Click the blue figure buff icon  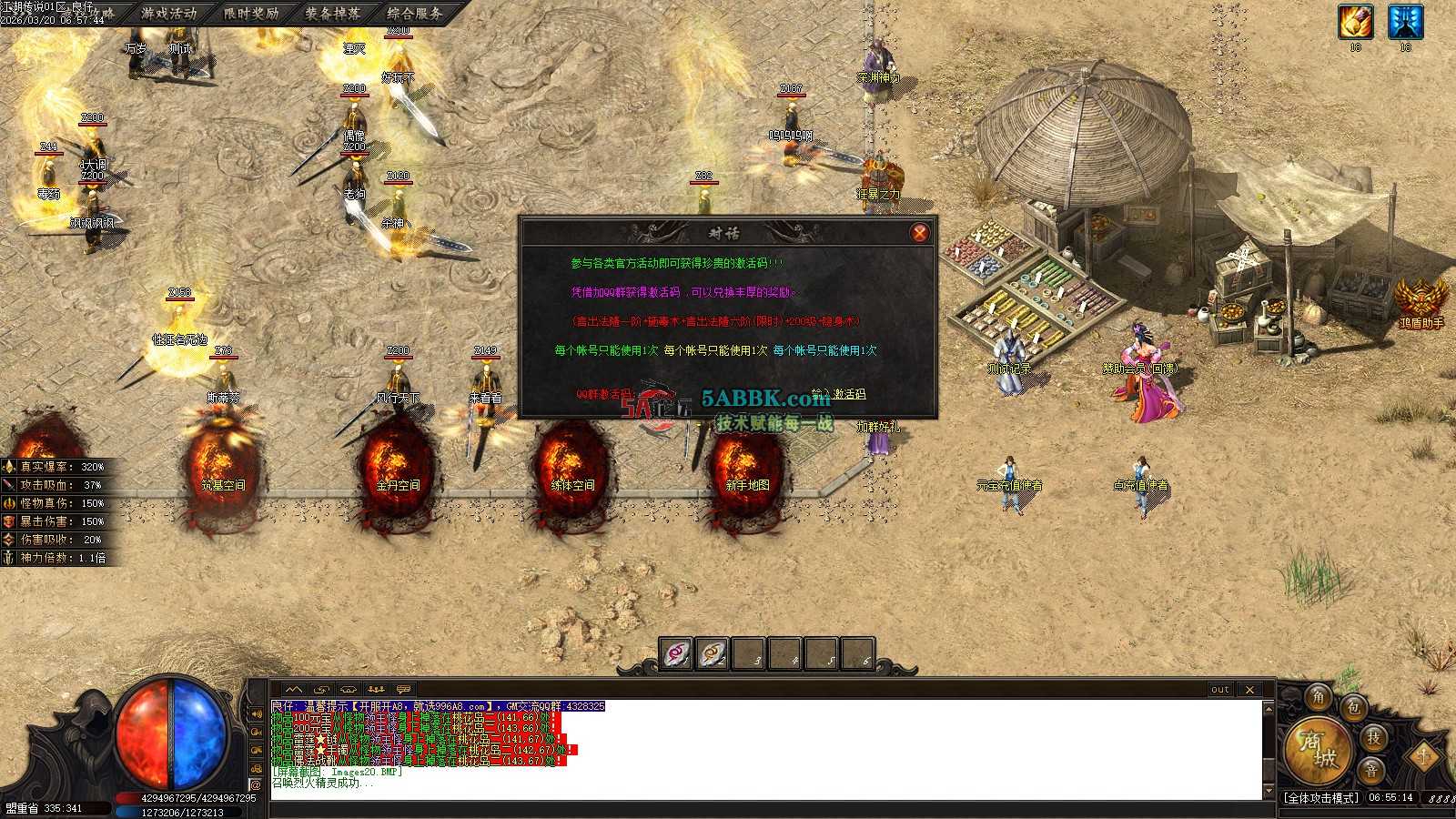[1405, 22]
